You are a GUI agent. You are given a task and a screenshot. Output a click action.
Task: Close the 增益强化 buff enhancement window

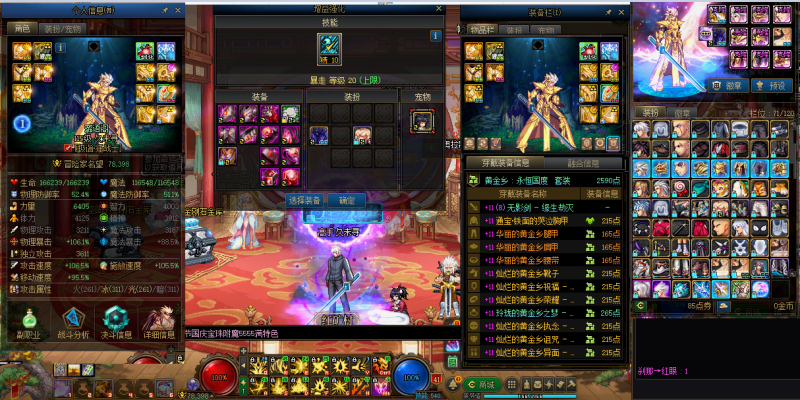(437, 8)
